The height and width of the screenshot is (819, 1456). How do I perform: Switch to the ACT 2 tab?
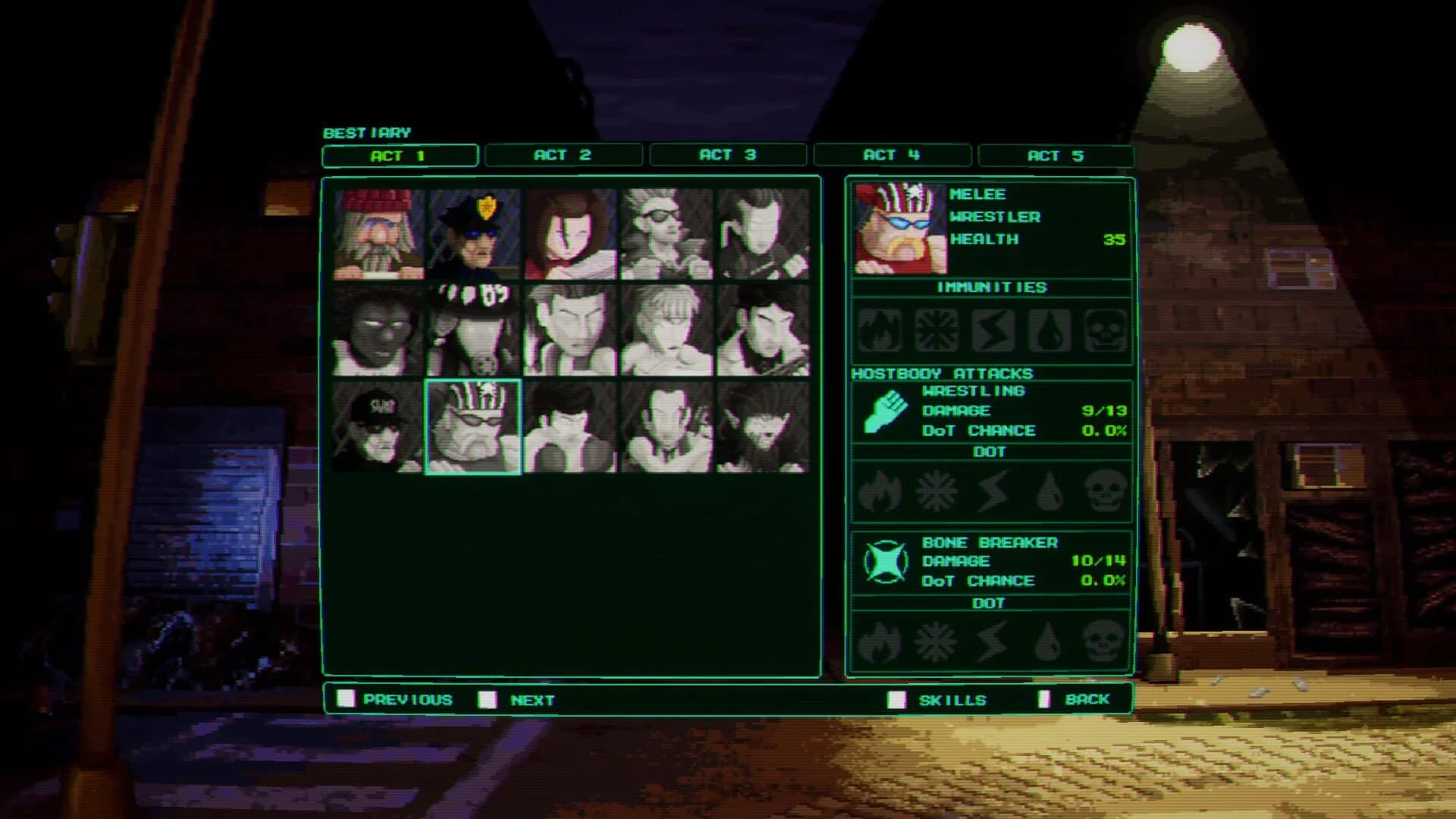[x=563, y=155]
